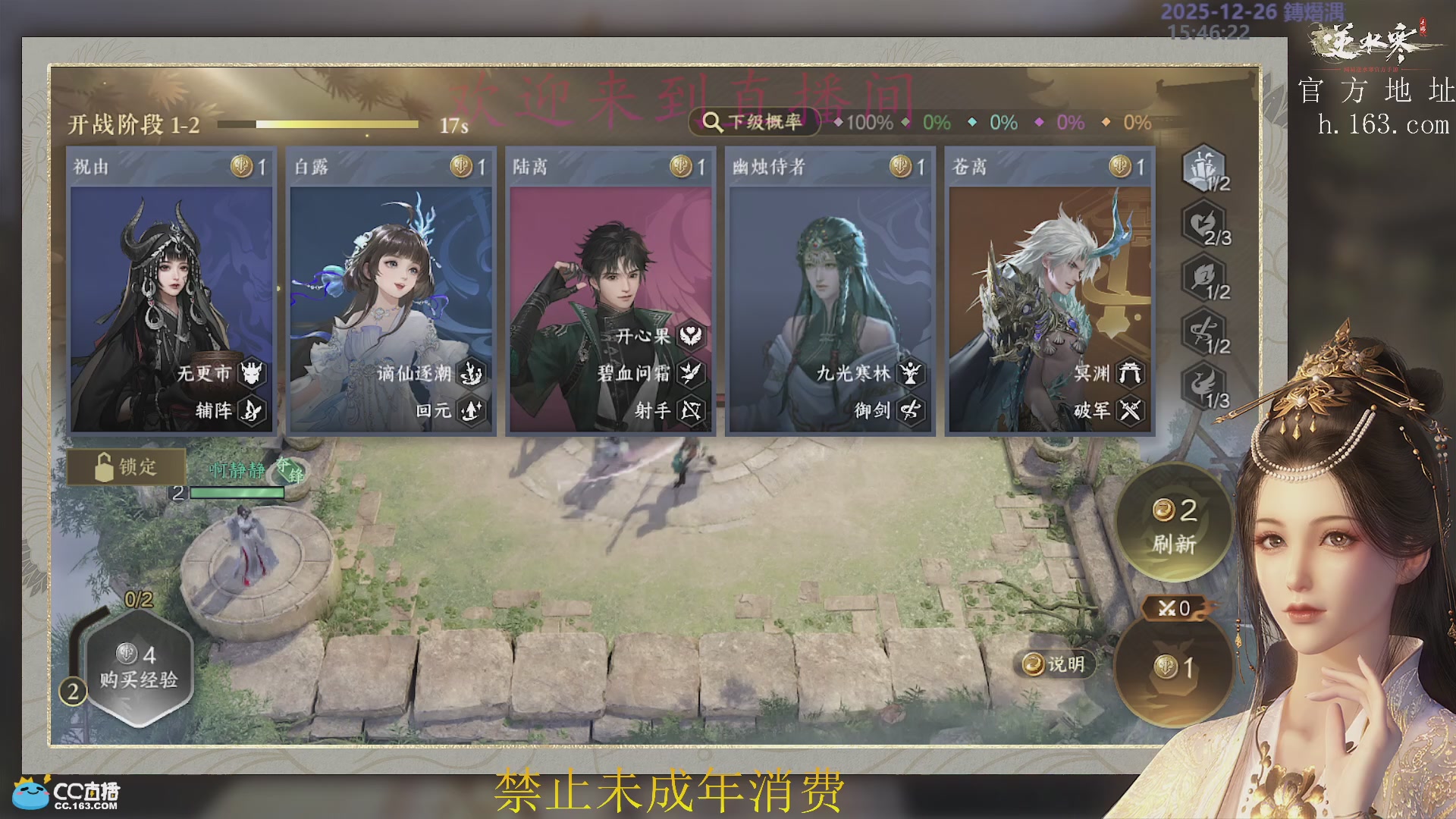Click the magnifier icon in the 下级概率 bar
Viewport: 1456px width, 819px height.
(711, 121)
